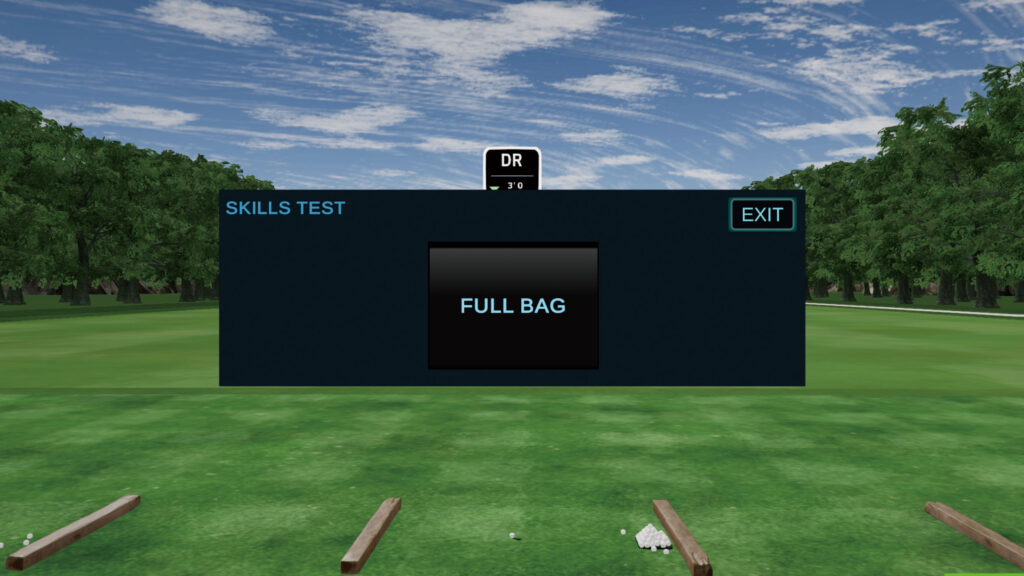Screen dimensions: 1024x576
Task: Open the DR club selector
Action: (x=512, y=168)
